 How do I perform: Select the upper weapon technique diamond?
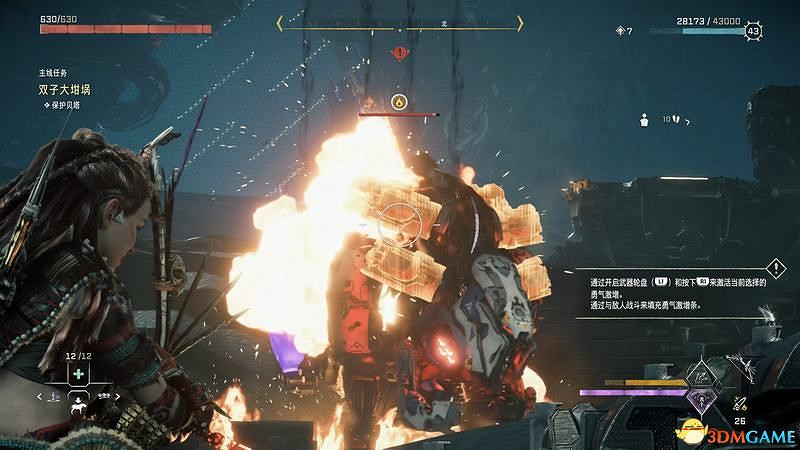click(704, 376)
